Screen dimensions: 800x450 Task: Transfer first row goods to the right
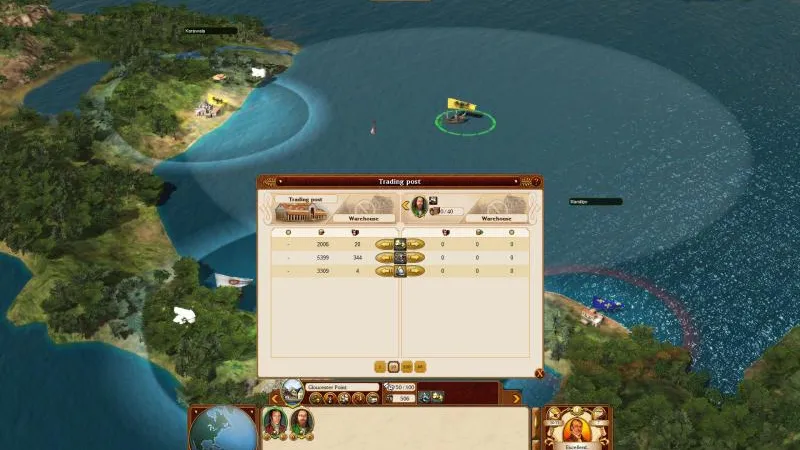coord(416,243)
